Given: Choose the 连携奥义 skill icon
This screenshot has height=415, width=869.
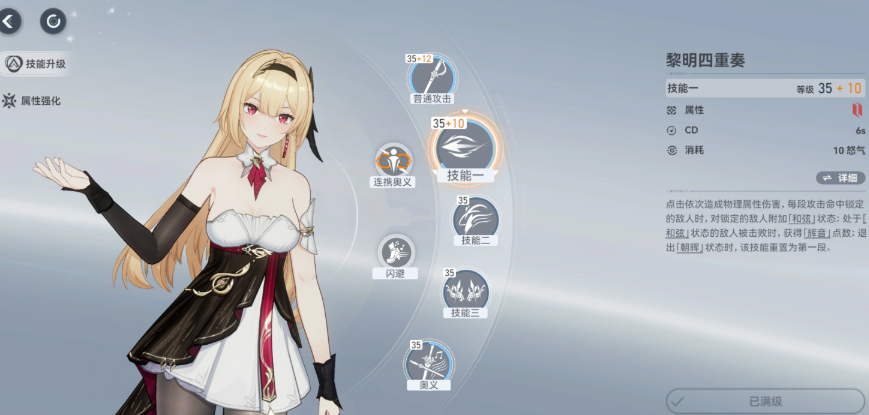Looking at the screenshot, I should click(393, 161).
